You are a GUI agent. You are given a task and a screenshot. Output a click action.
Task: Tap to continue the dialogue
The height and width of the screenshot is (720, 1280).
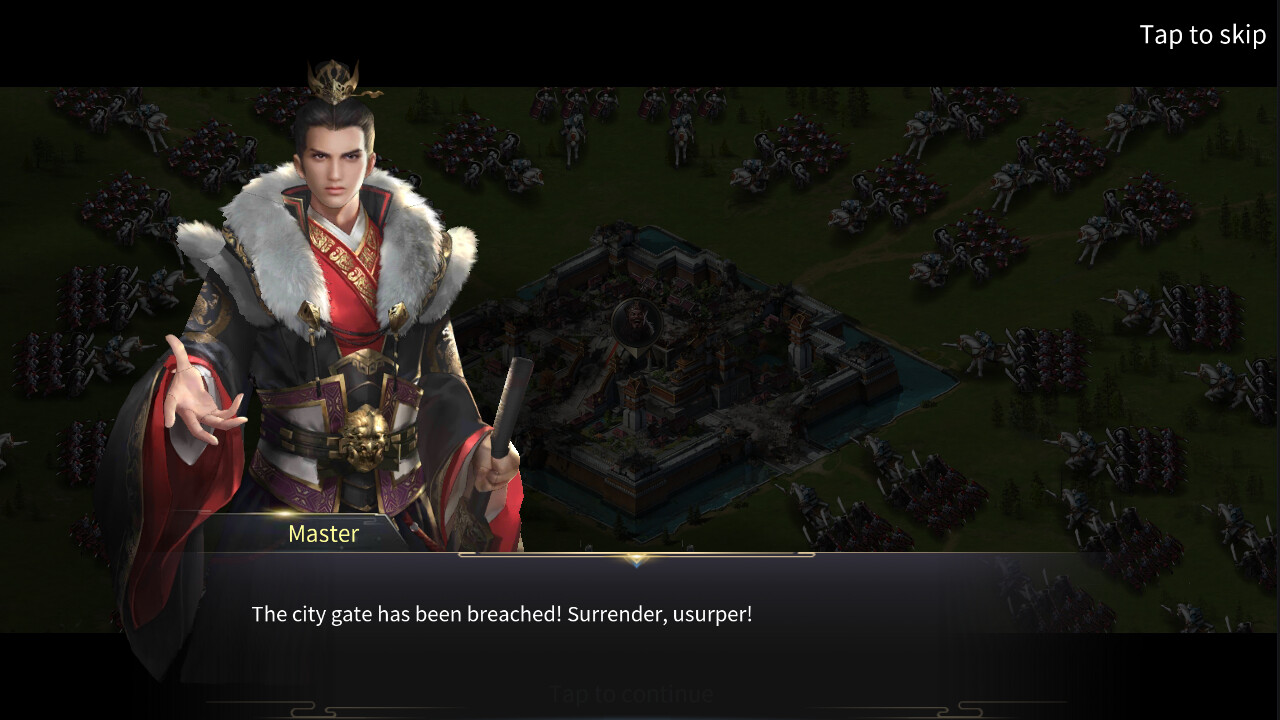coord(630,693)
